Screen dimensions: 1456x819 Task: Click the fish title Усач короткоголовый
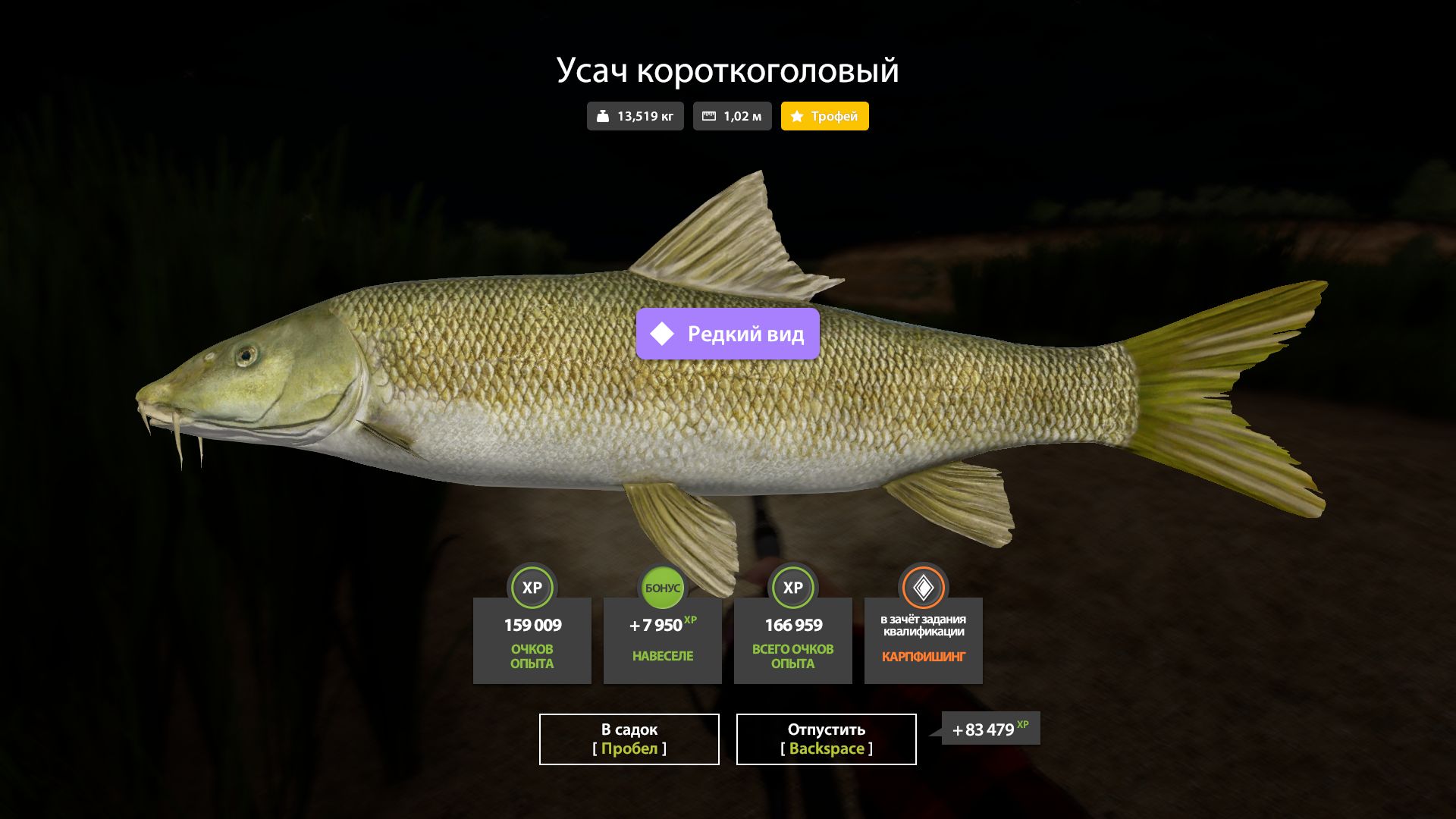726,71
